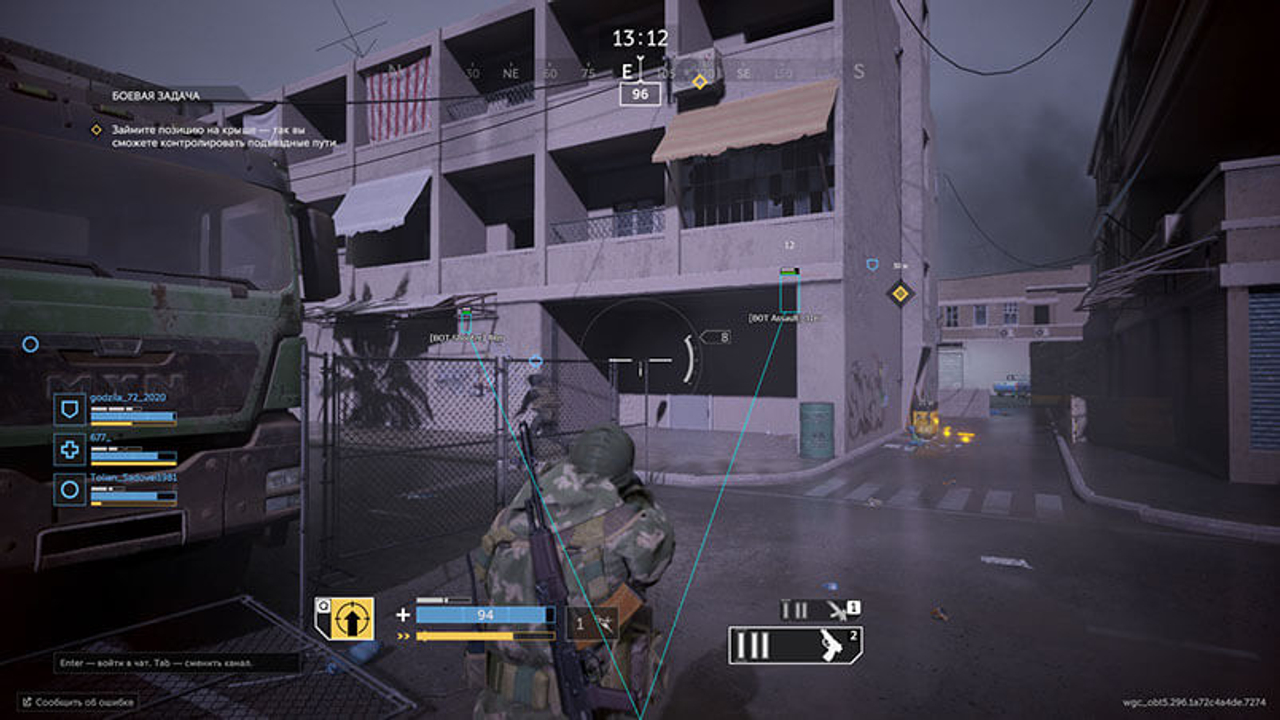Click the objective diamond beside the rooftop task text

(95, 129)
